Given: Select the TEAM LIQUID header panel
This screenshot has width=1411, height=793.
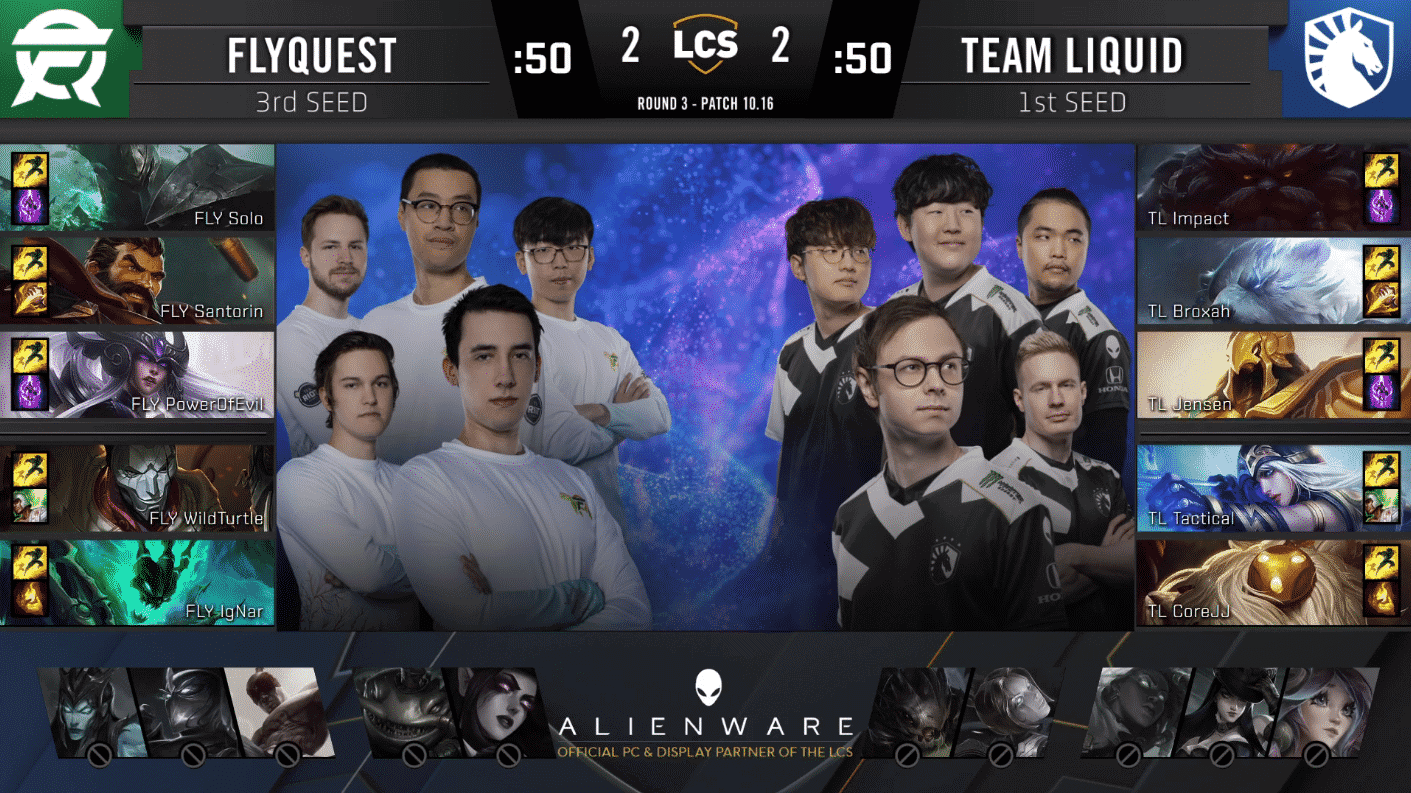Looking at the screenshot, I should pos(1071,55).
